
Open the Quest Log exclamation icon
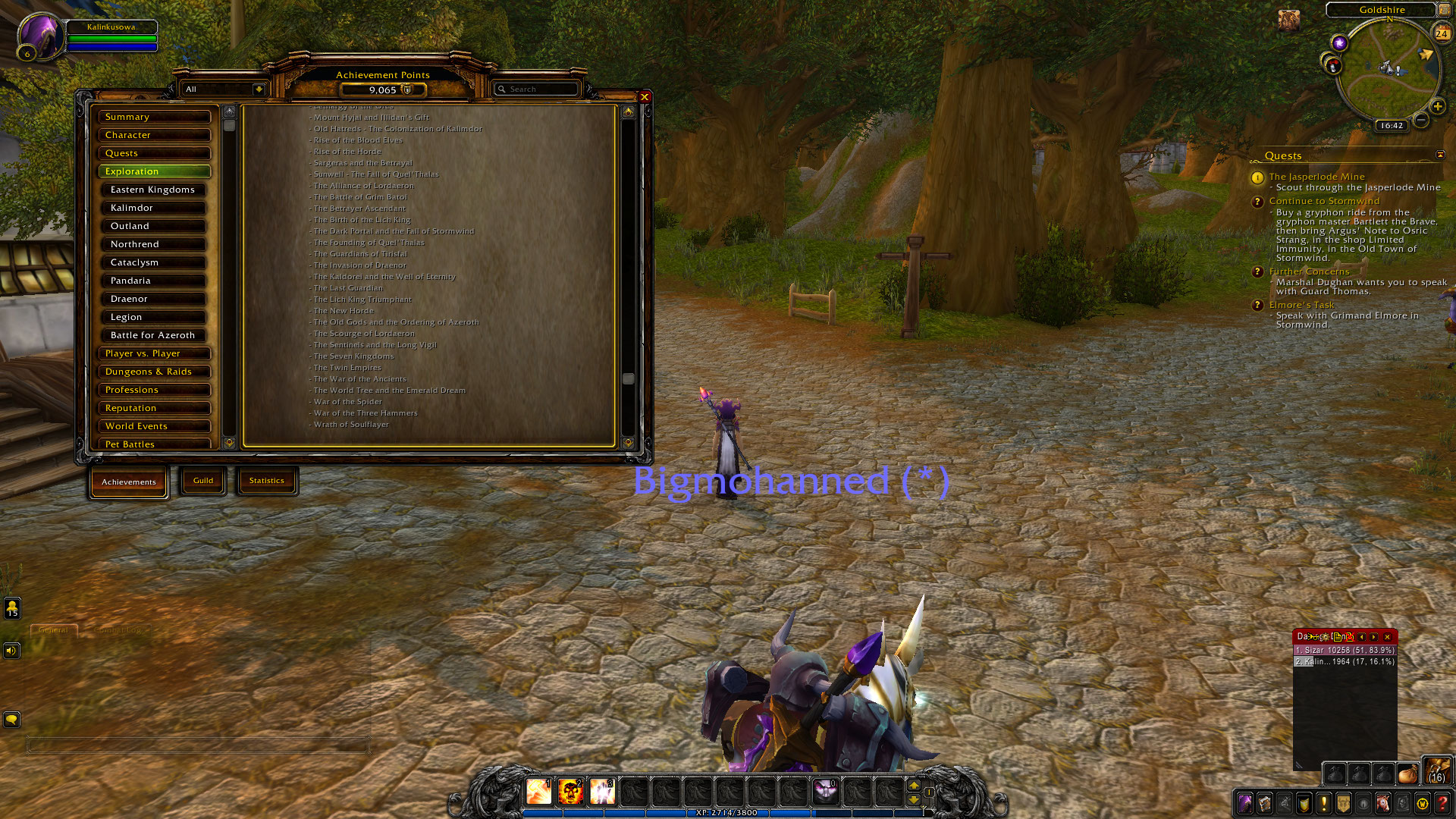pyautogui.click(x=1323, y=804)
